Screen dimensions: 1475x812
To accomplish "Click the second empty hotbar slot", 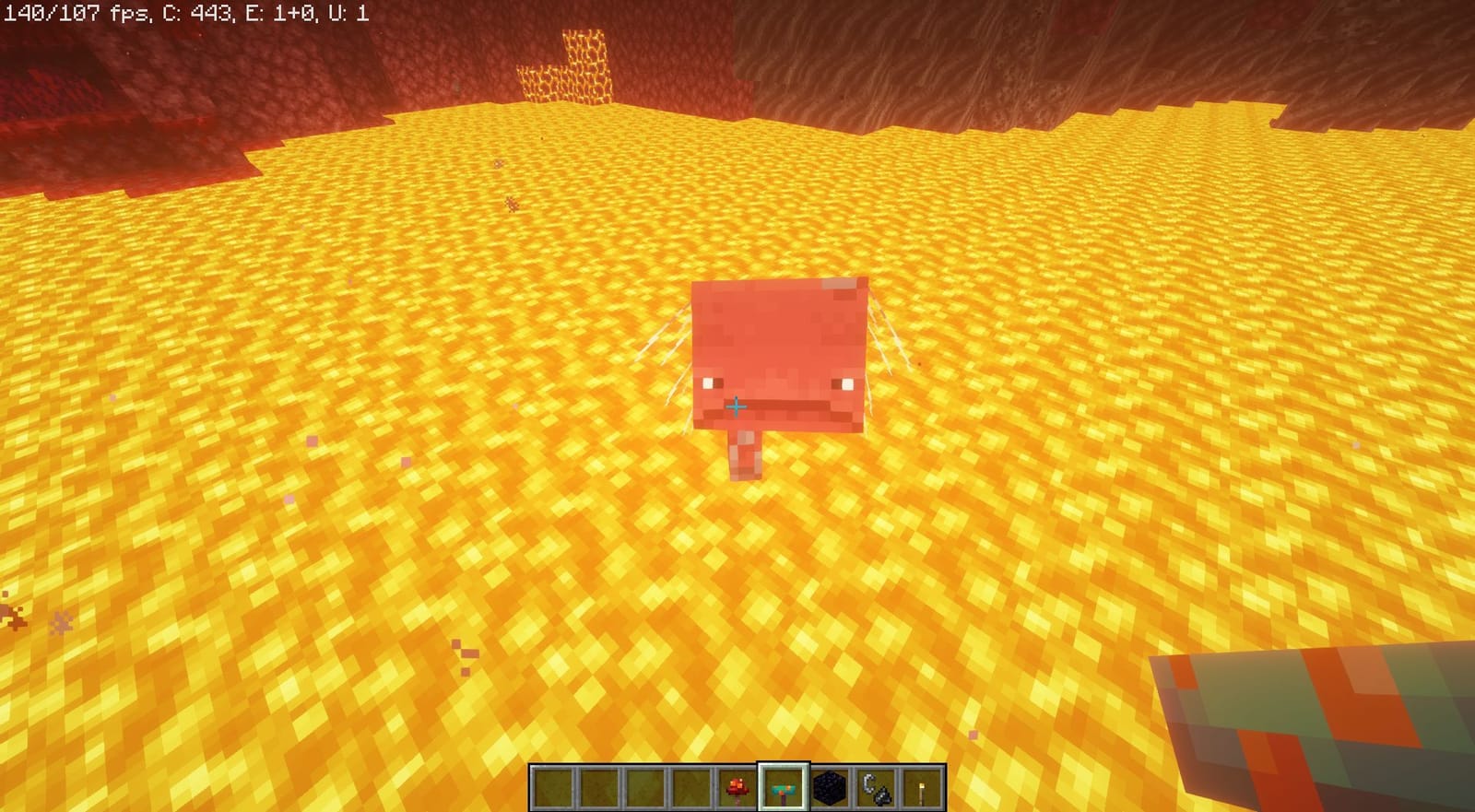I will tap(597, 785).
